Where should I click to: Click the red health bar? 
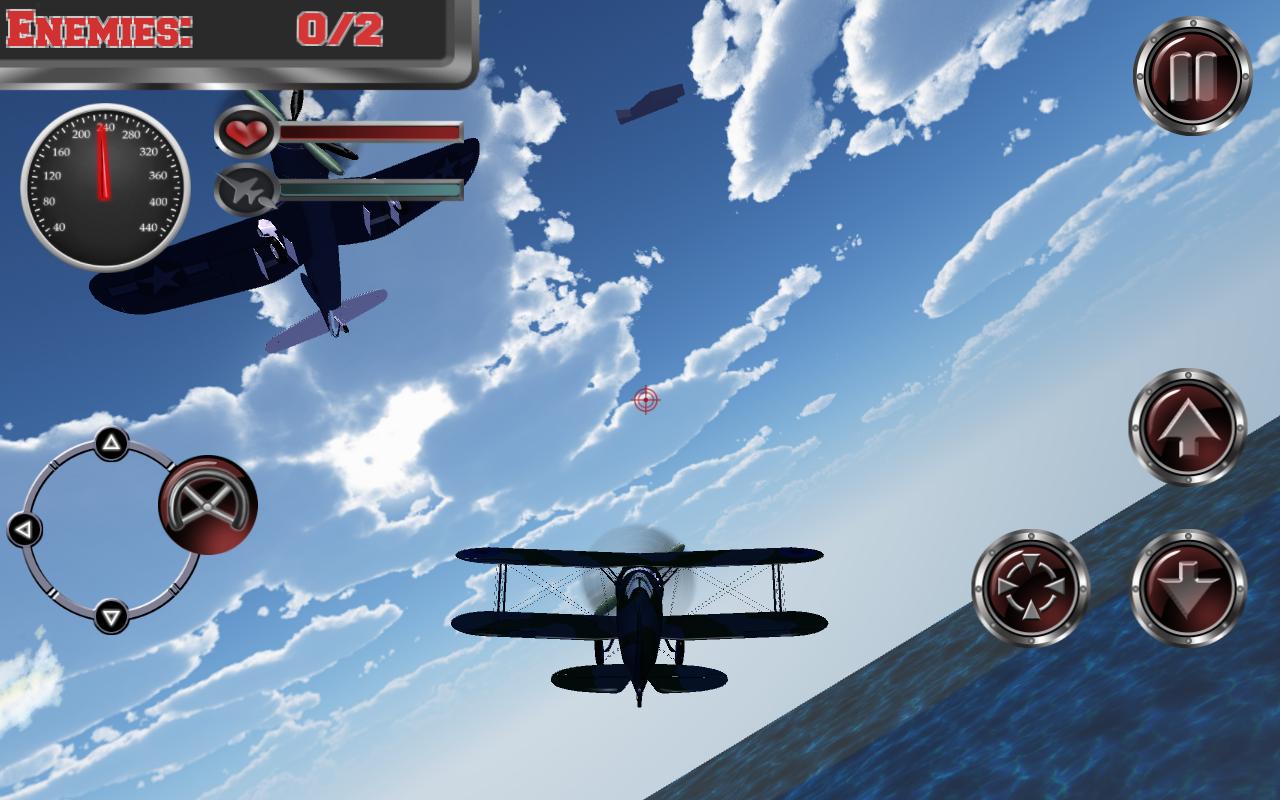[x=370, y=130]
